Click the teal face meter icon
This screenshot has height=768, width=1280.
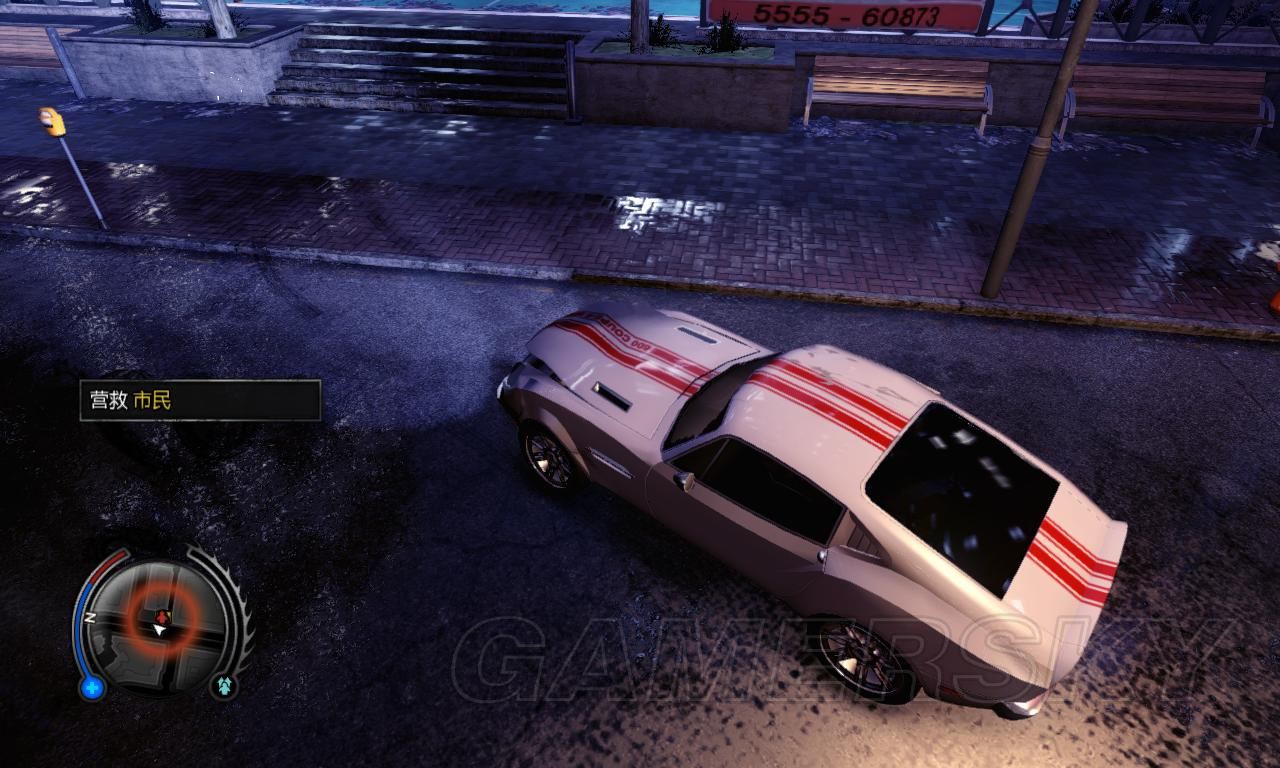click(223, 686)
